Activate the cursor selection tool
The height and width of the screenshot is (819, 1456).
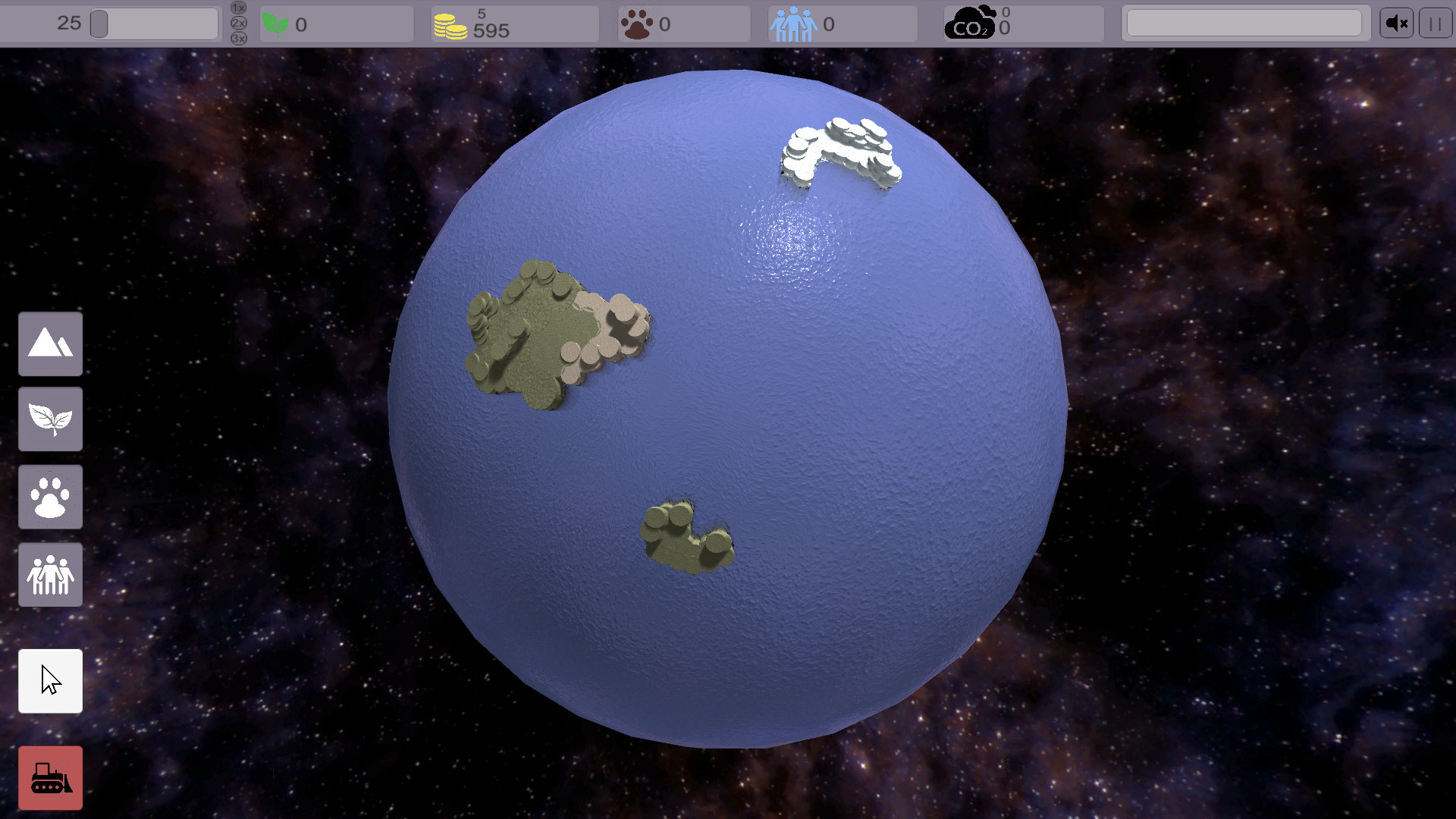coord(50,681)
